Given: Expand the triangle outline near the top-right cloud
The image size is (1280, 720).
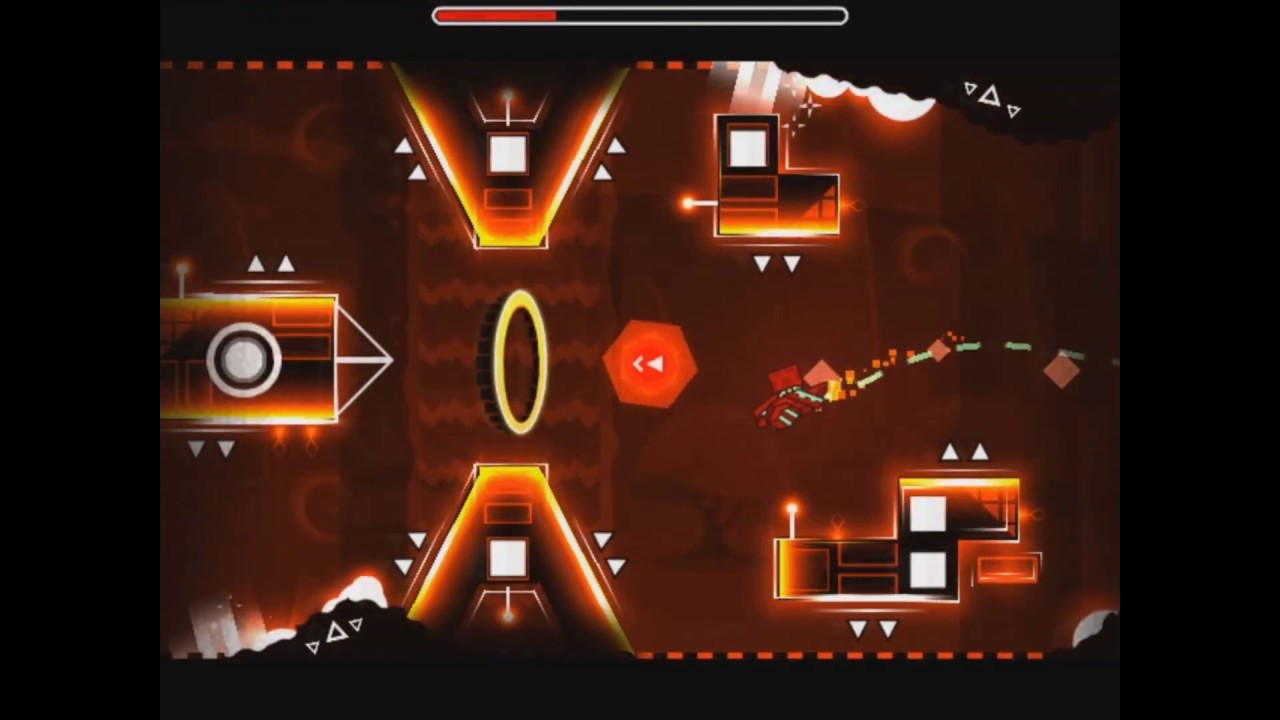Looking at the screenshot, I should pyautogui.click(x=990, y=96).
